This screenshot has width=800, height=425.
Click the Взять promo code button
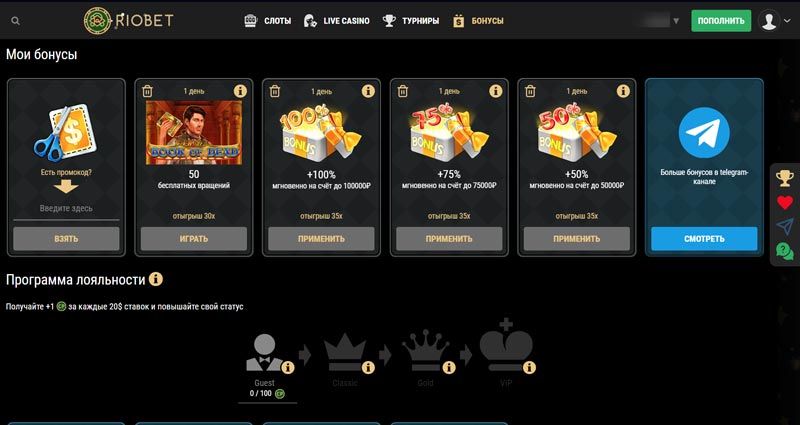click(66, 239)
